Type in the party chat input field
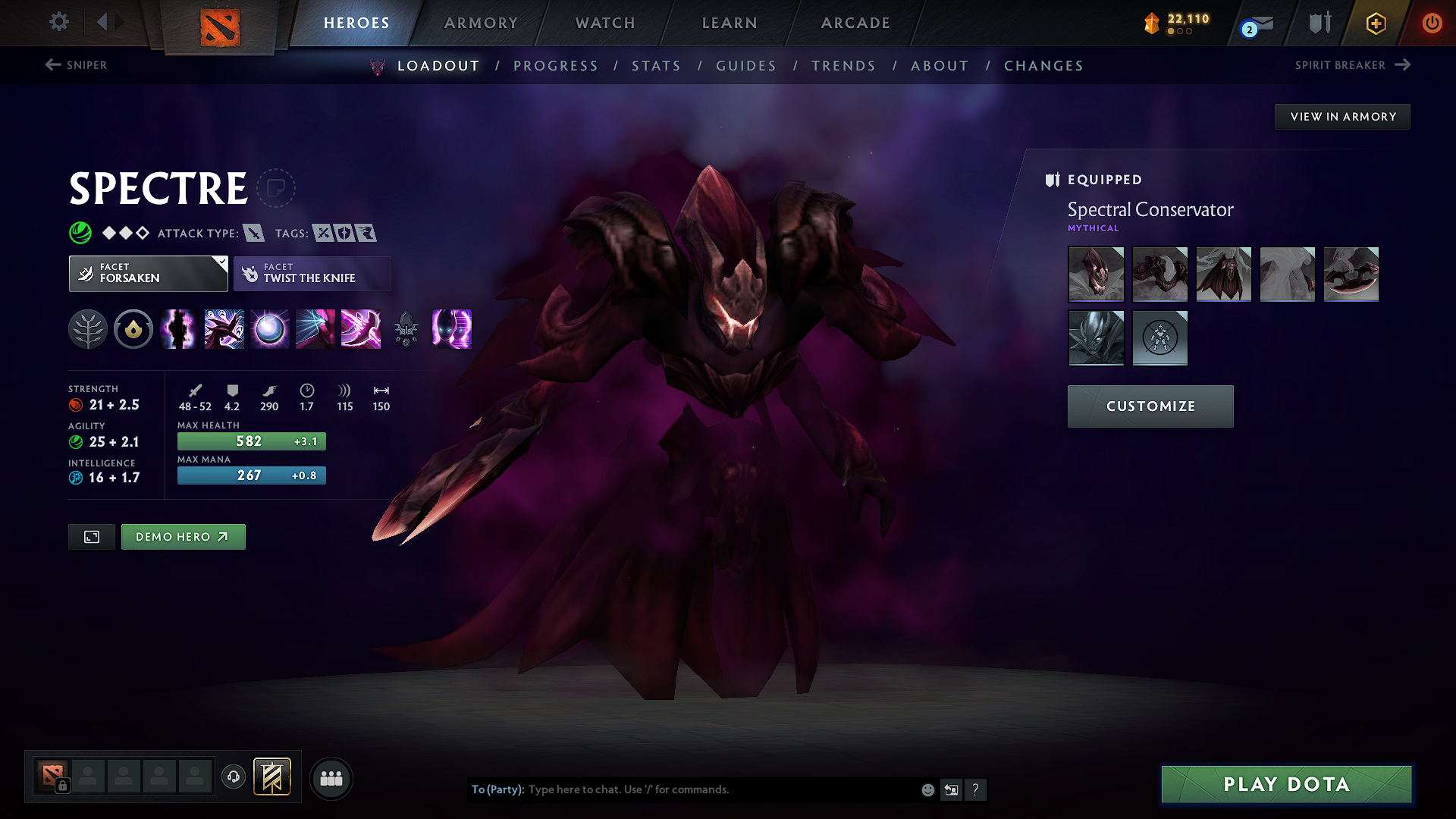This screenshot has width=1456, height=819. tap(720, 789)
